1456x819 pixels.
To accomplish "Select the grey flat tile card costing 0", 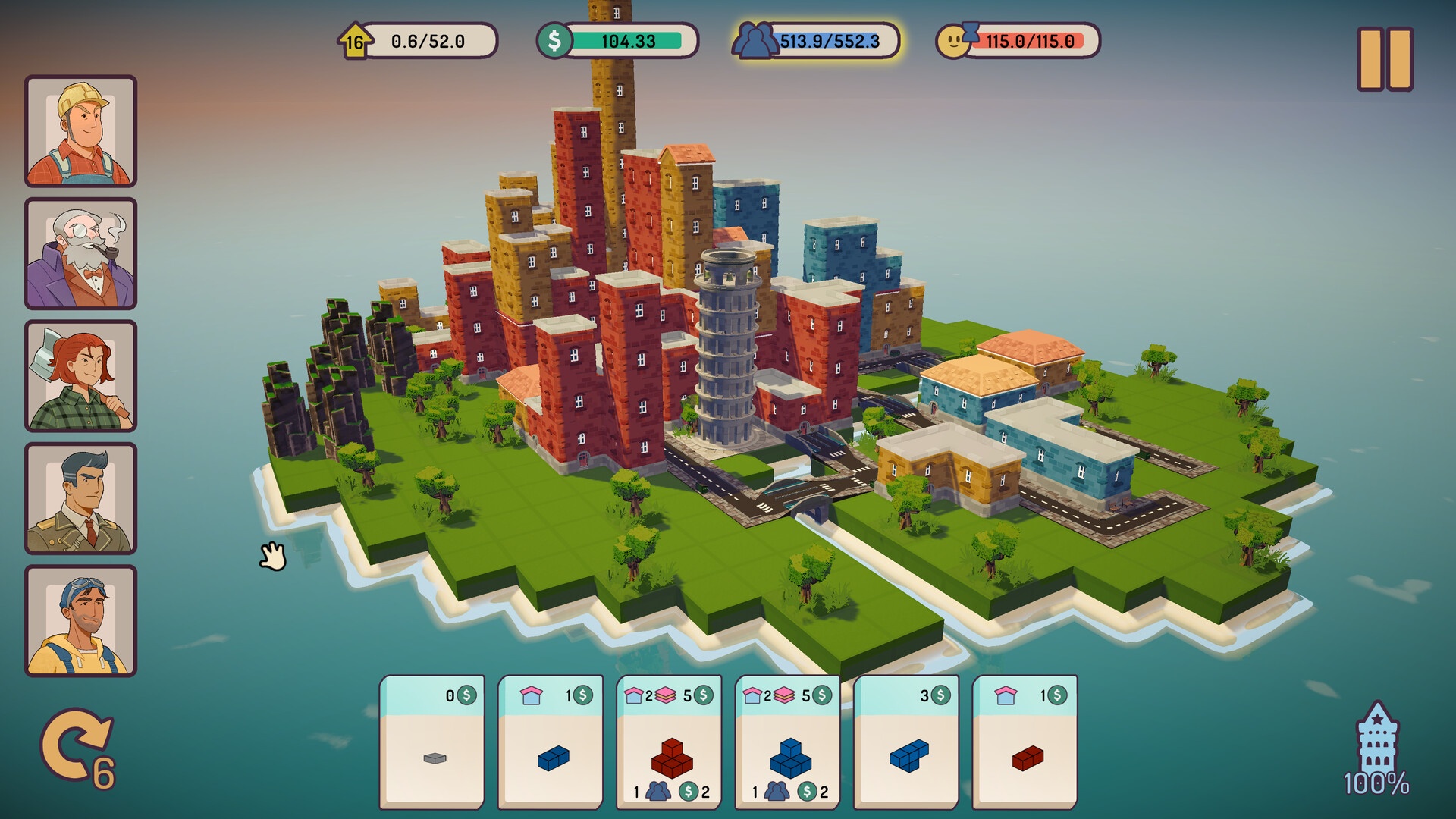I will (x=432, y=742).
